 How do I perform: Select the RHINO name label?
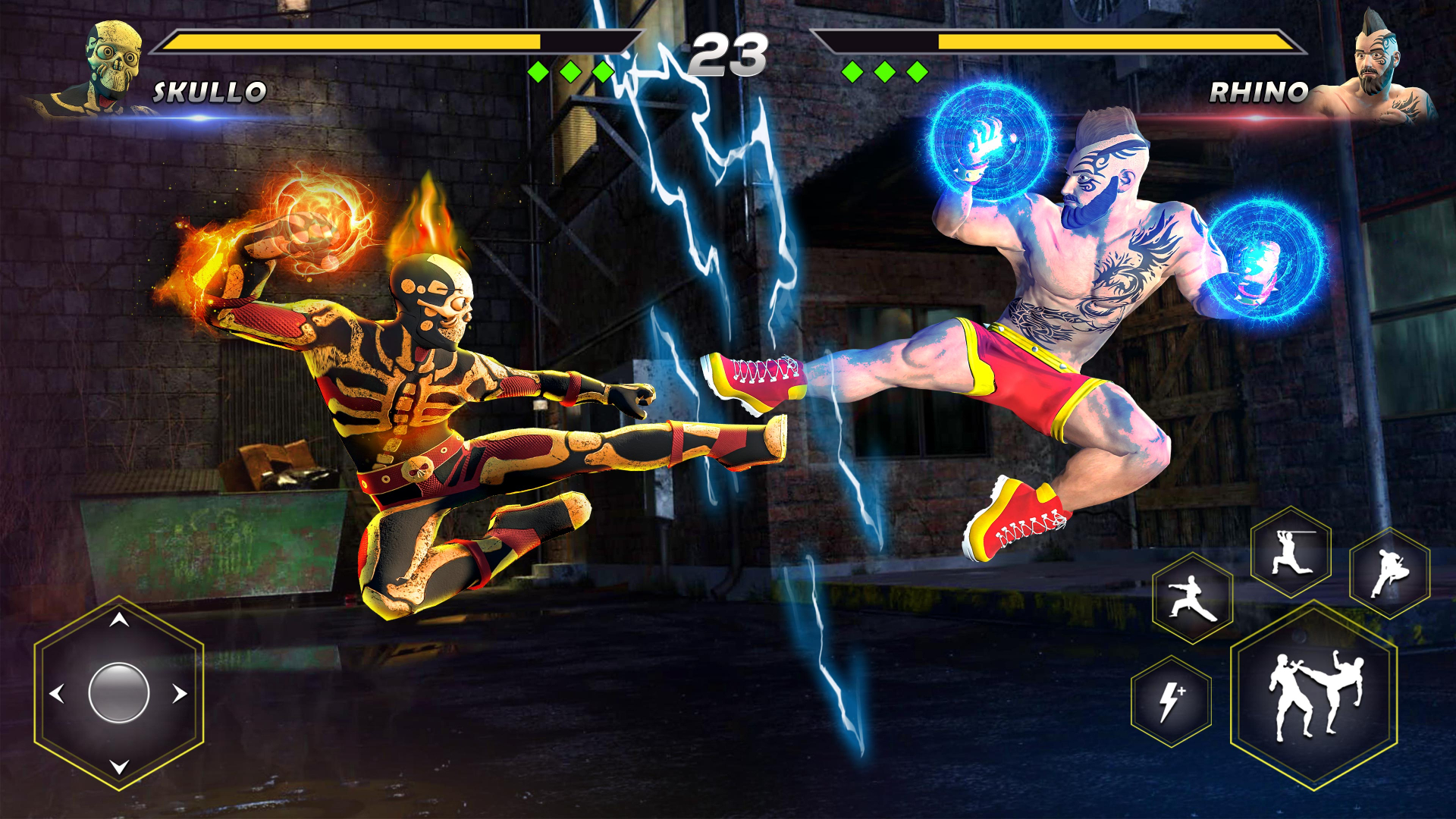pyautogui.click(x=1259, y=92)
